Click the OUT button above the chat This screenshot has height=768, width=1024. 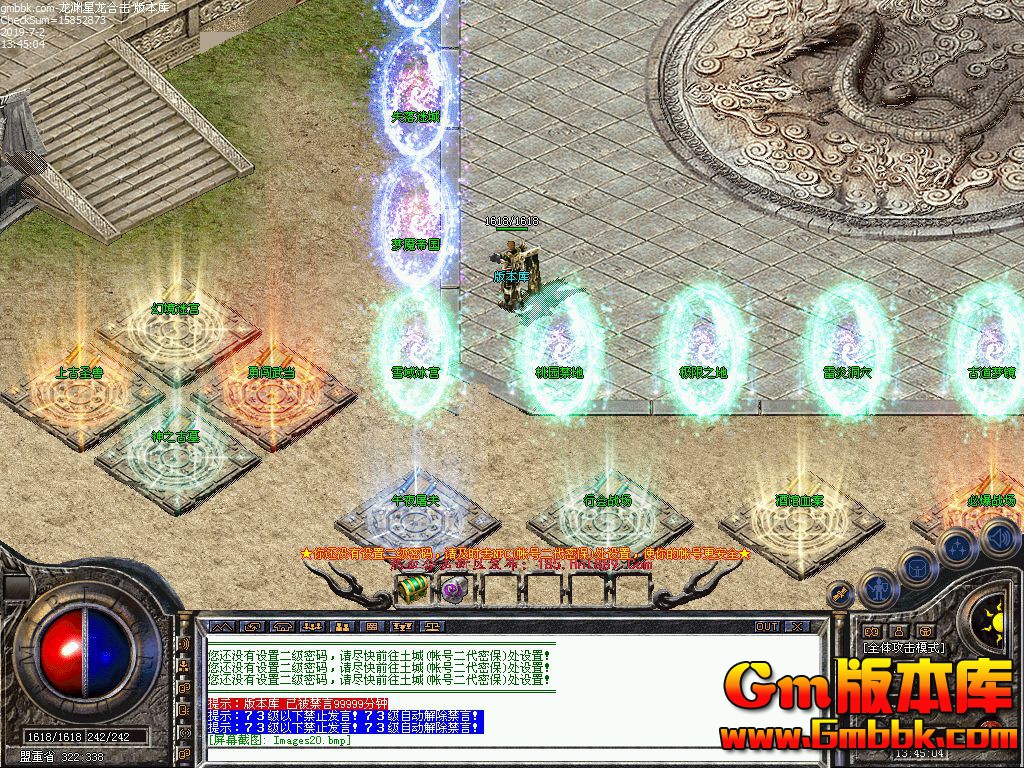766,626
